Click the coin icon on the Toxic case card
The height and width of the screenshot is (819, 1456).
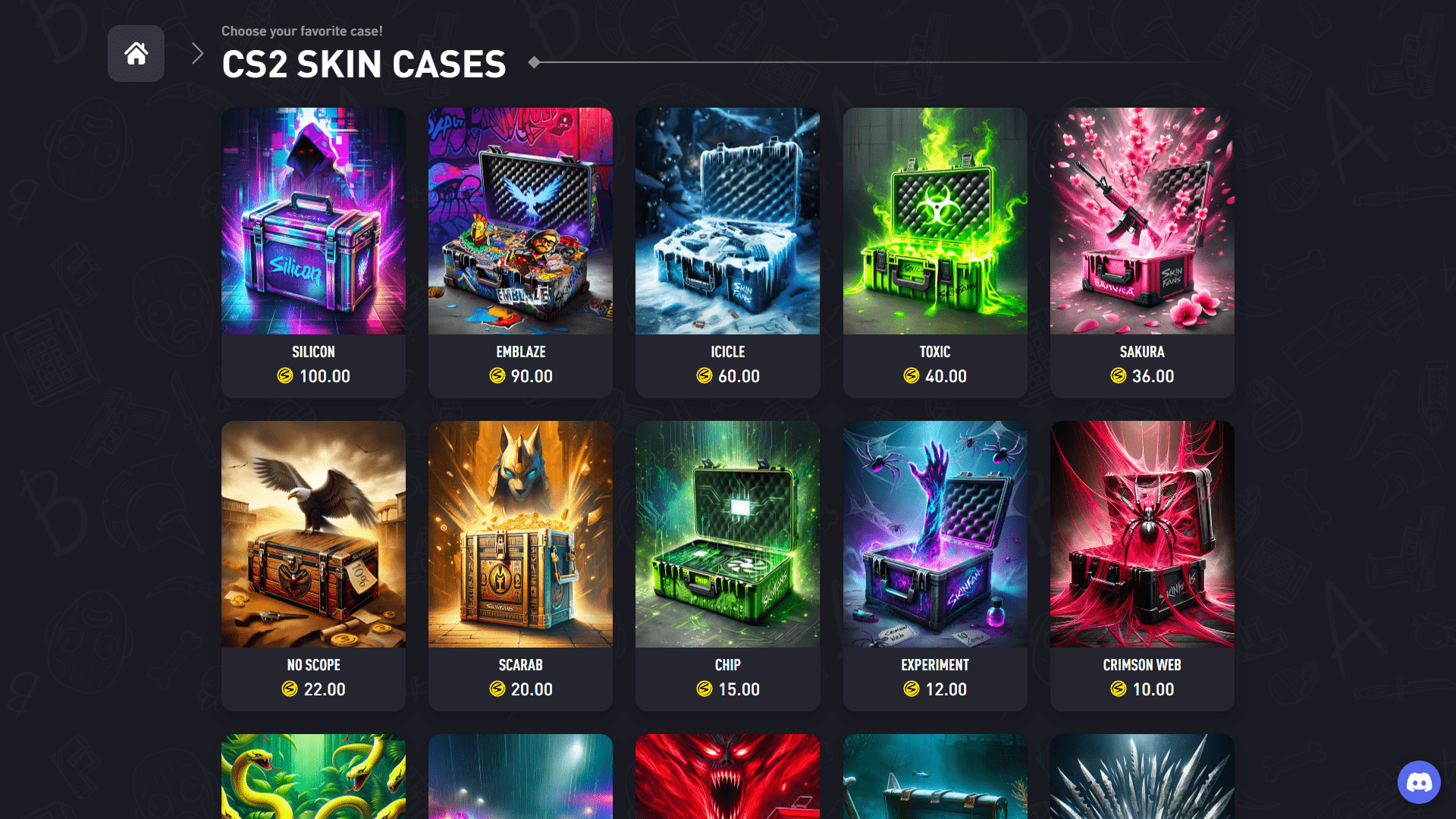[x=912, y=376]
